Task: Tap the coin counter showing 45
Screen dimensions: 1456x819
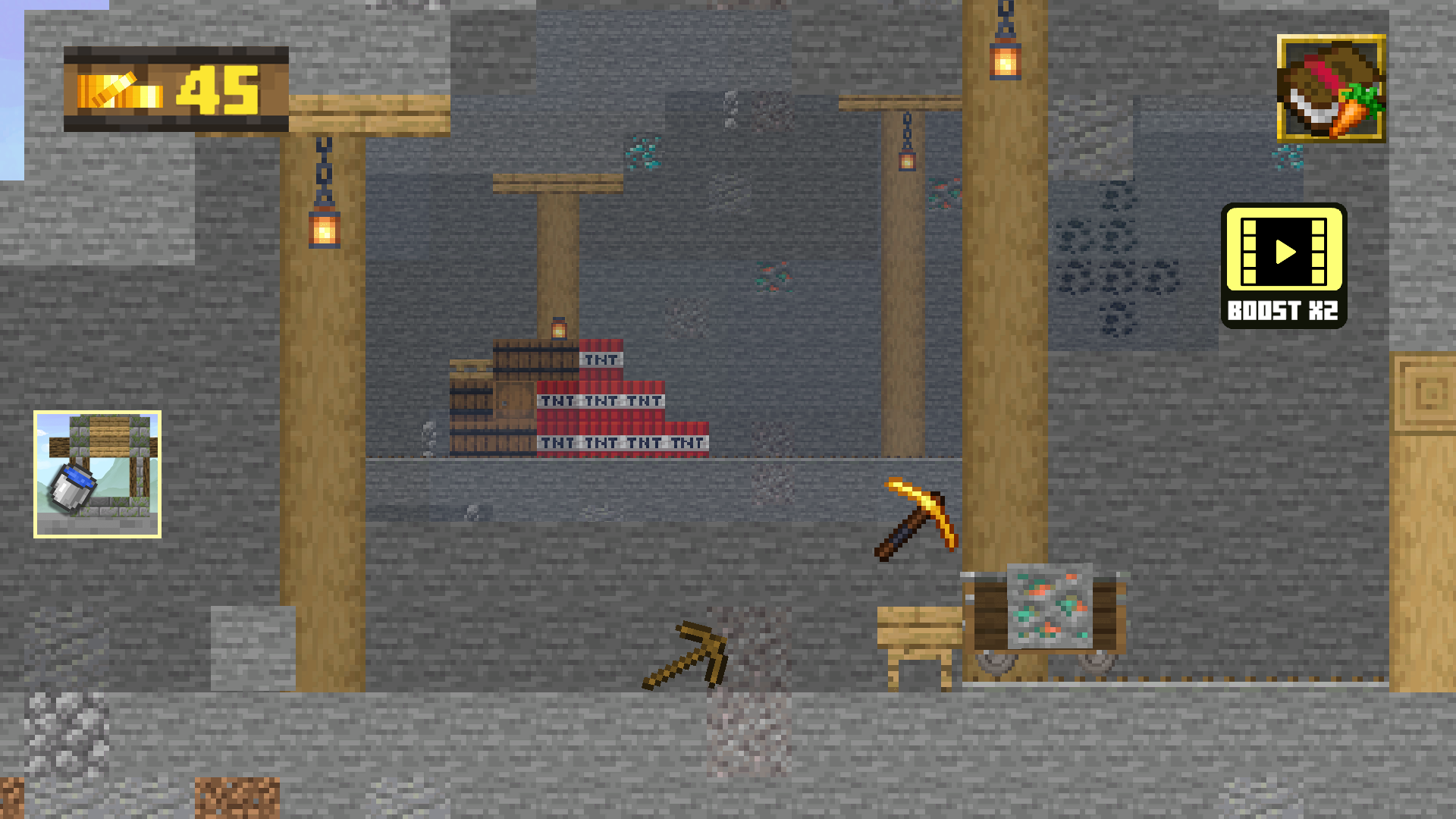Action: 176,88
